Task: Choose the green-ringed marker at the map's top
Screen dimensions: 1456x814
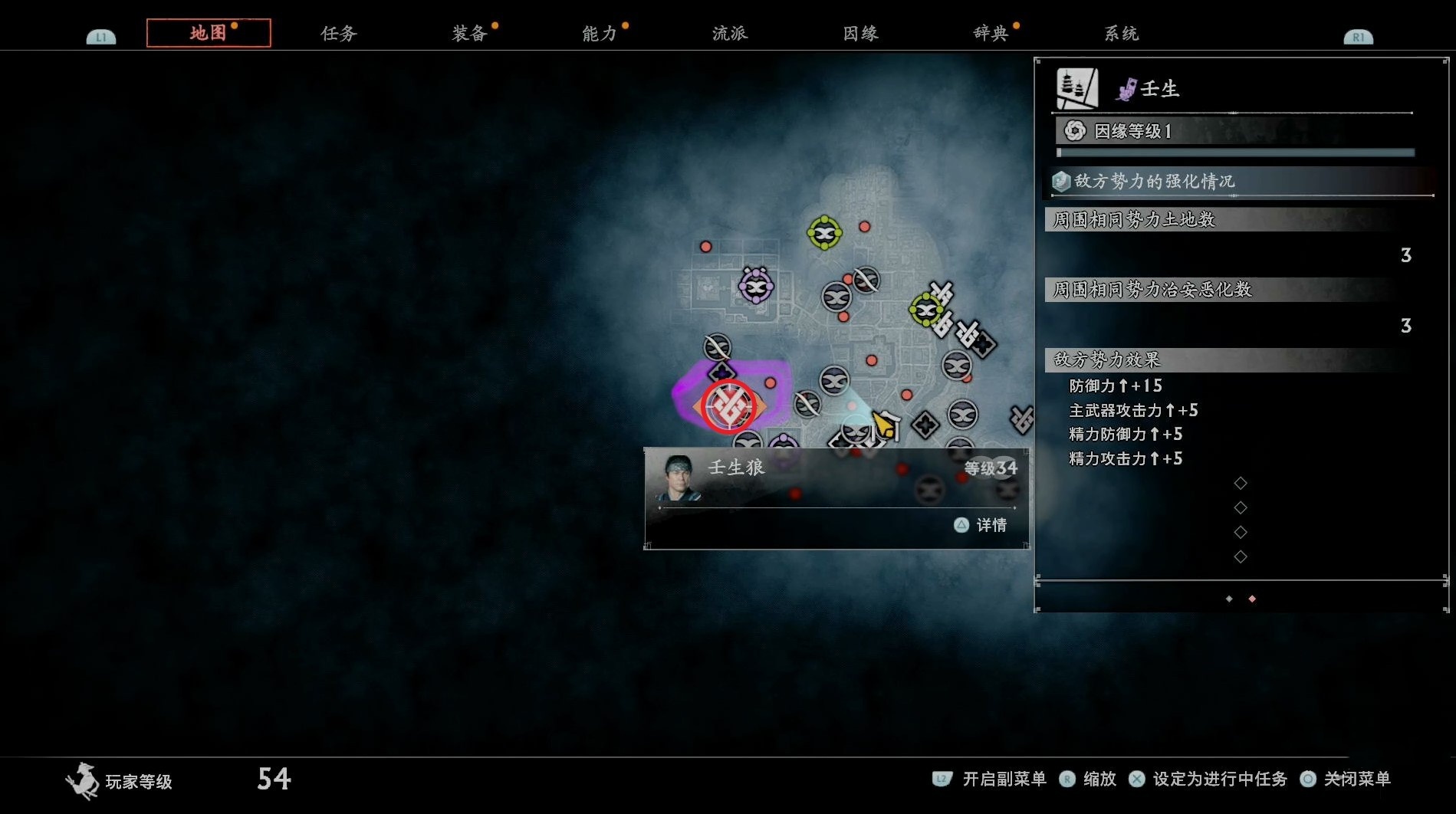Action: [x=824, y=232]
